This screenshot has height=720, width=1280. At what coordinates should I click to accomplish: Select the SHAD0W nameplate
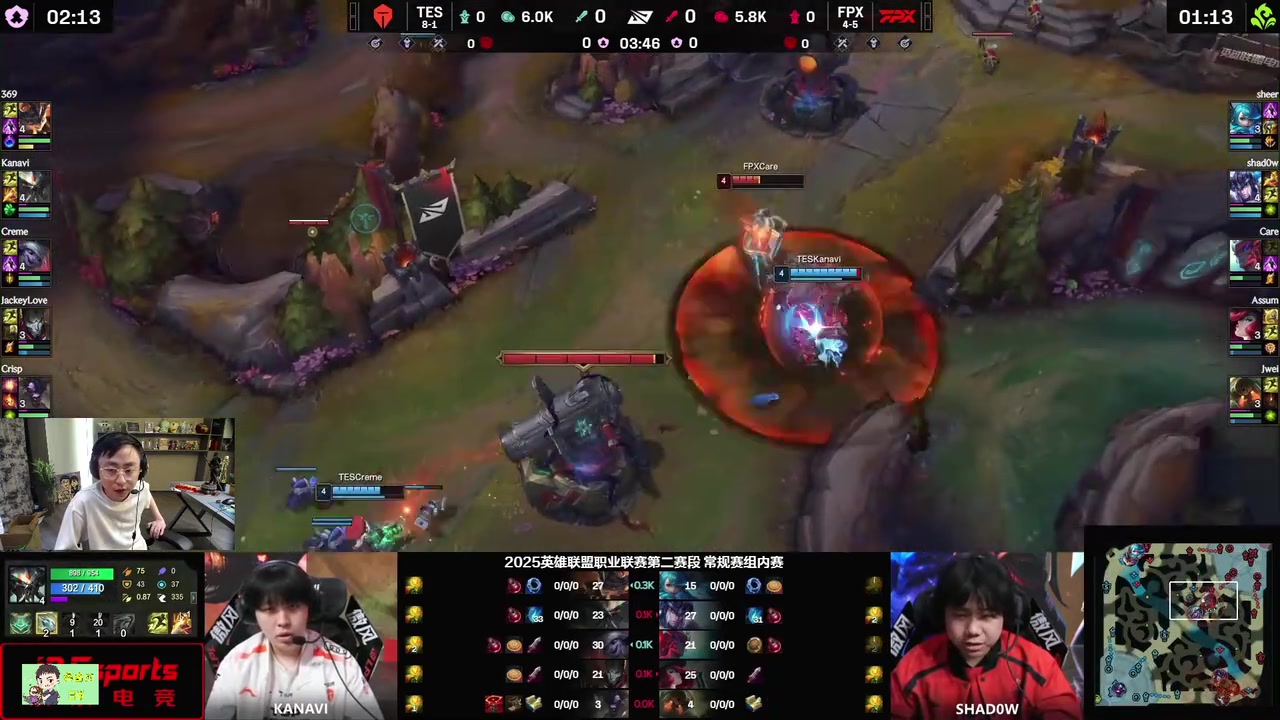[987, 708]
